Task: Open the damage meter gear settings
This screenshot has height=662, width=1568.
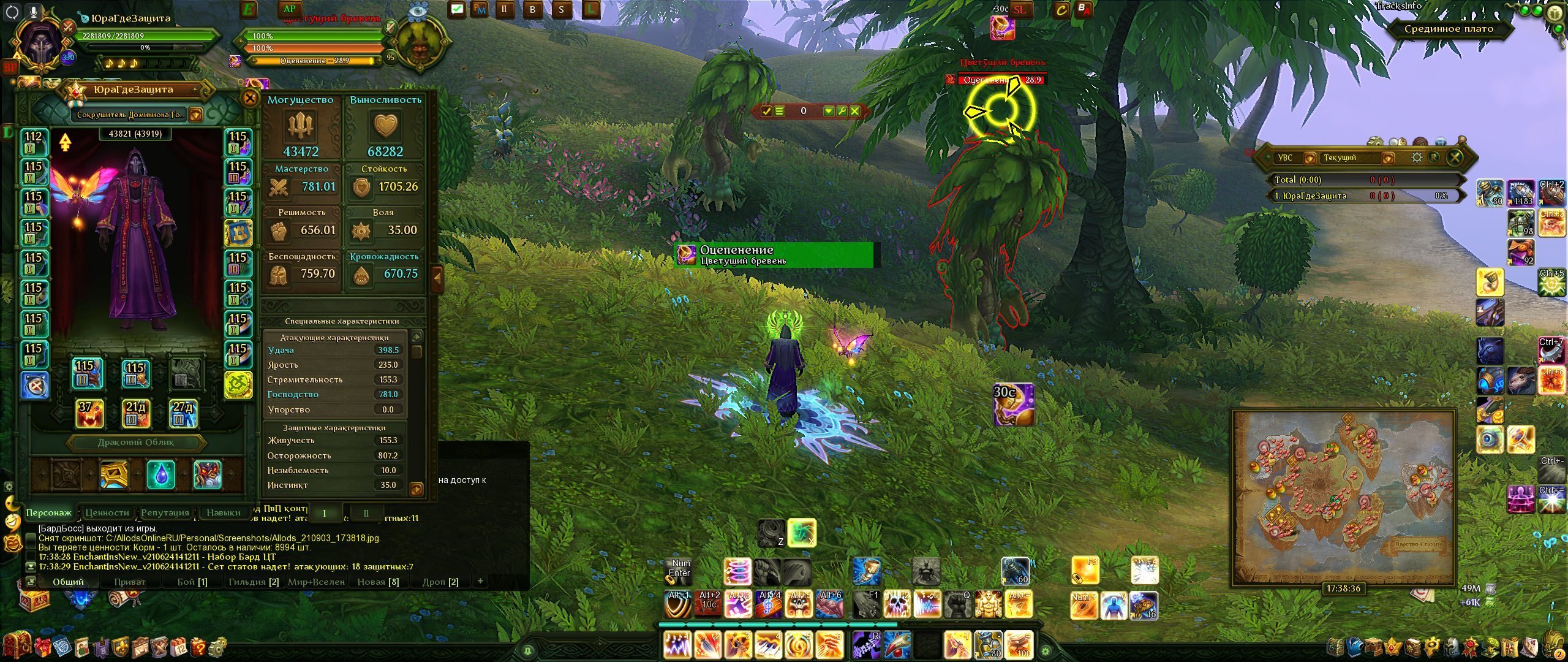Action: pyautogui.click(x=1416, y=158)
